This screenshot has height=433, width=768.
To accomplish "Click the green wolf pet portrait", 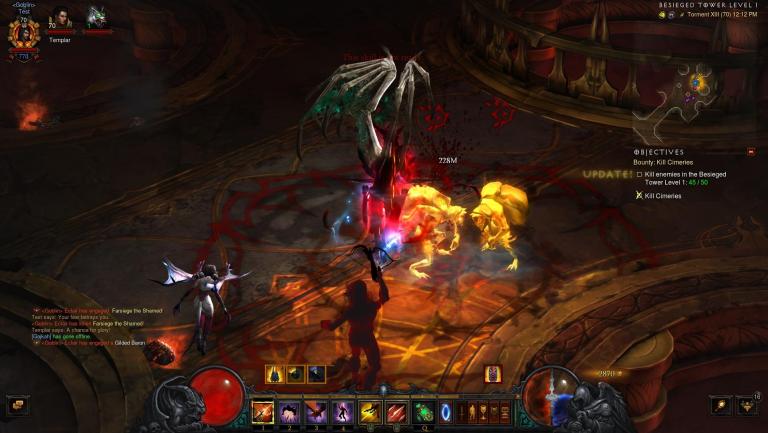I will tap(97, 18).
